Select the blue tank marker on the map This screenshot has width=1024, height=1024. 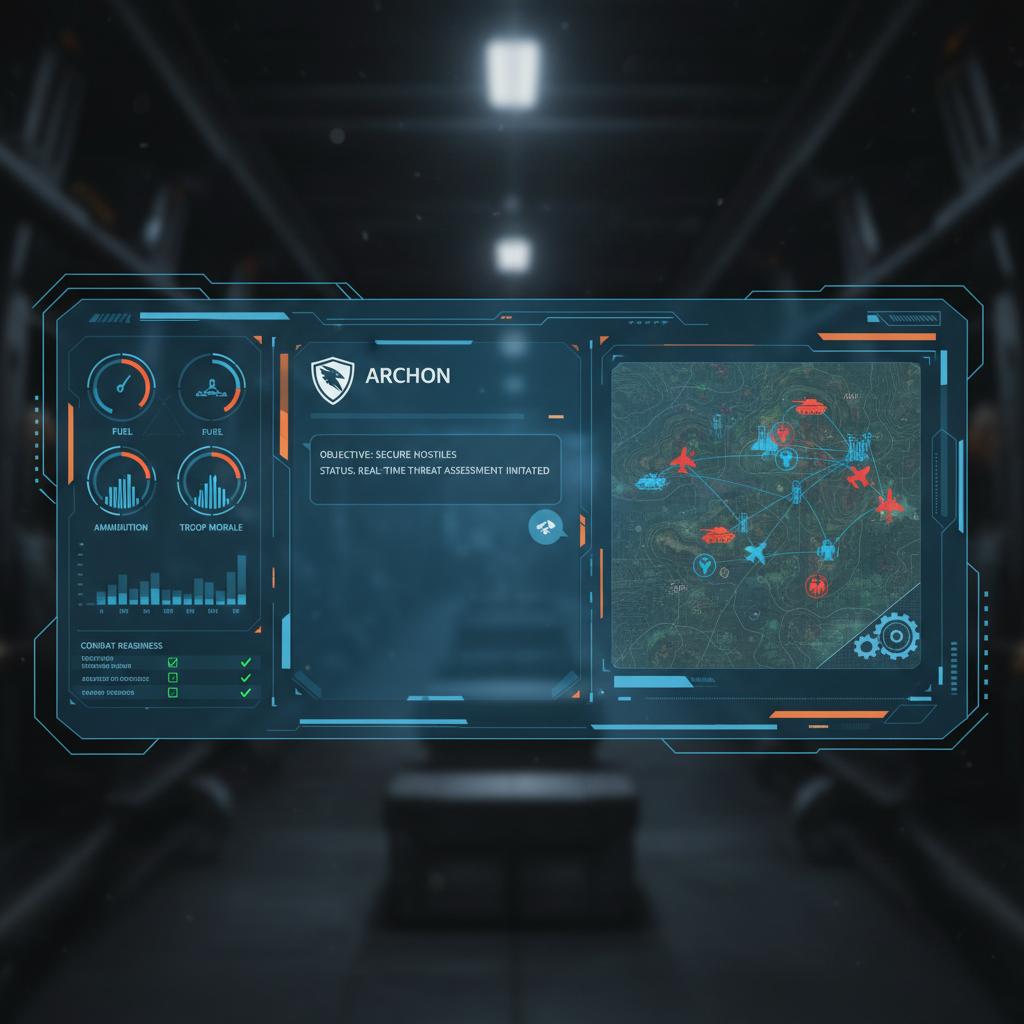(650, 481)
